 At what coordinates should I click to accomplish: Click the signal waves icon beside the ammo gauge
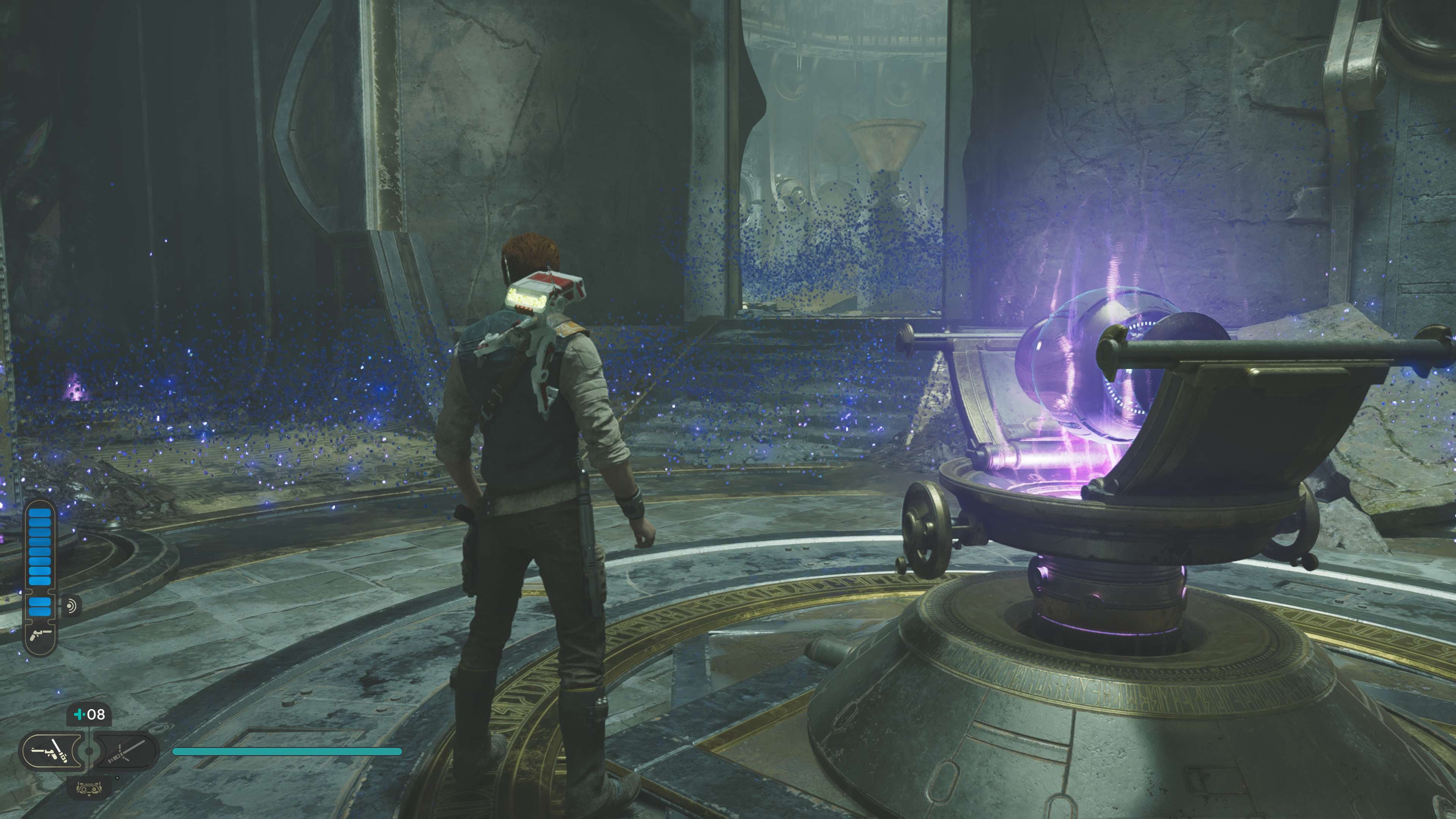tap(71, 607)
